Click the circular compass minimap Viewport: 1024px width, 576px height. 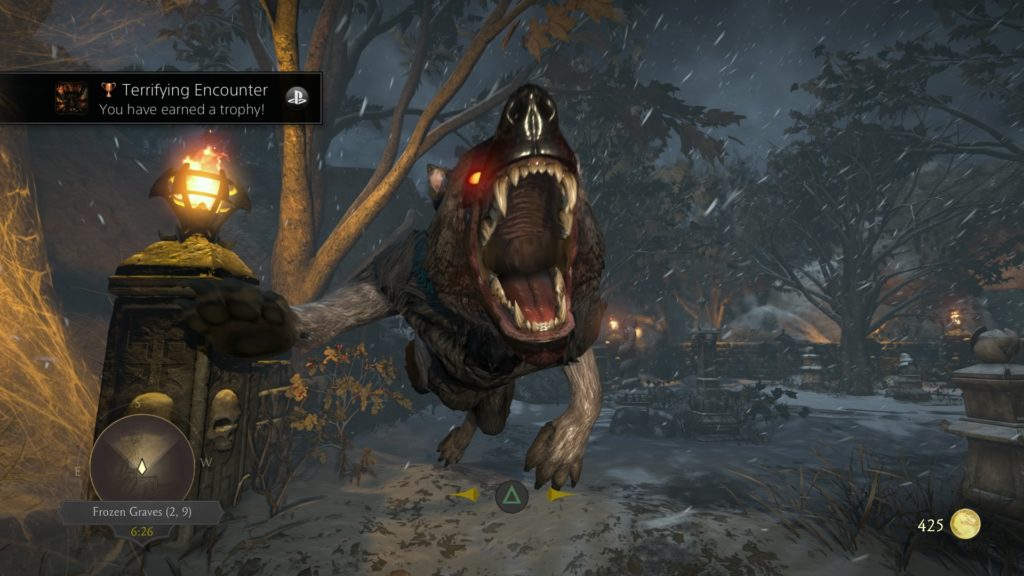(x=142, y=462)
